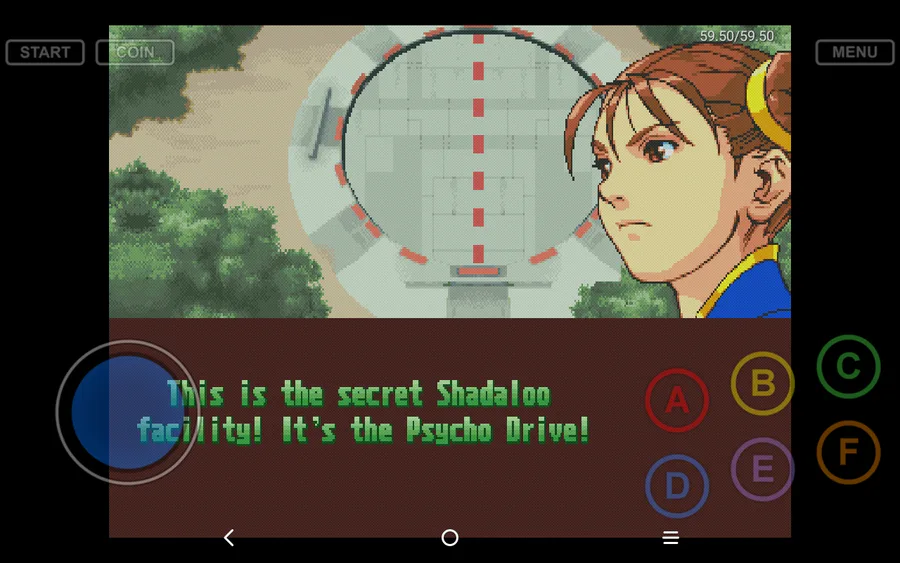Tap the orange F action button
Screen dimensions: 900x563
pos(848,453)
